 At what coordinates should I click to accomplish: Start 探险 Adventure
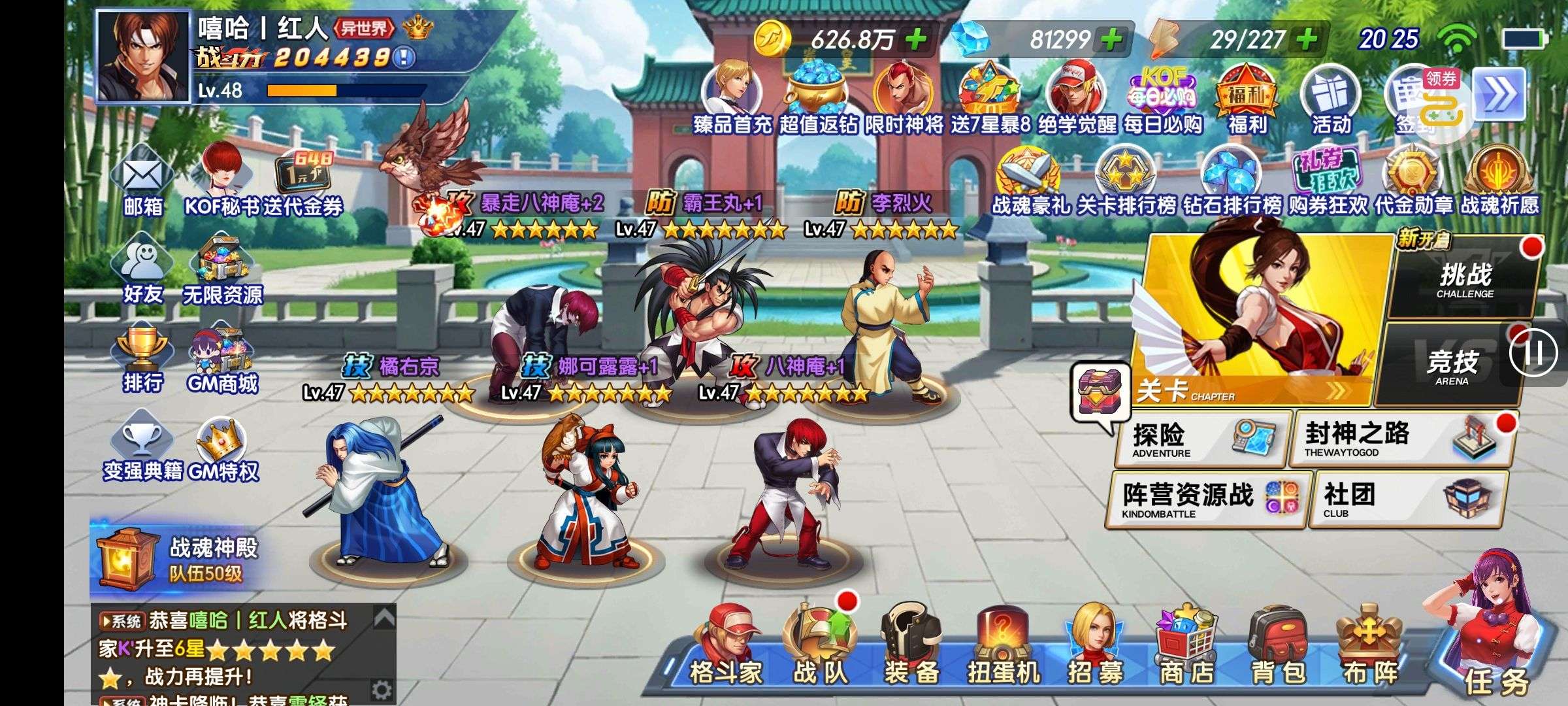(x=1202, y=439)
